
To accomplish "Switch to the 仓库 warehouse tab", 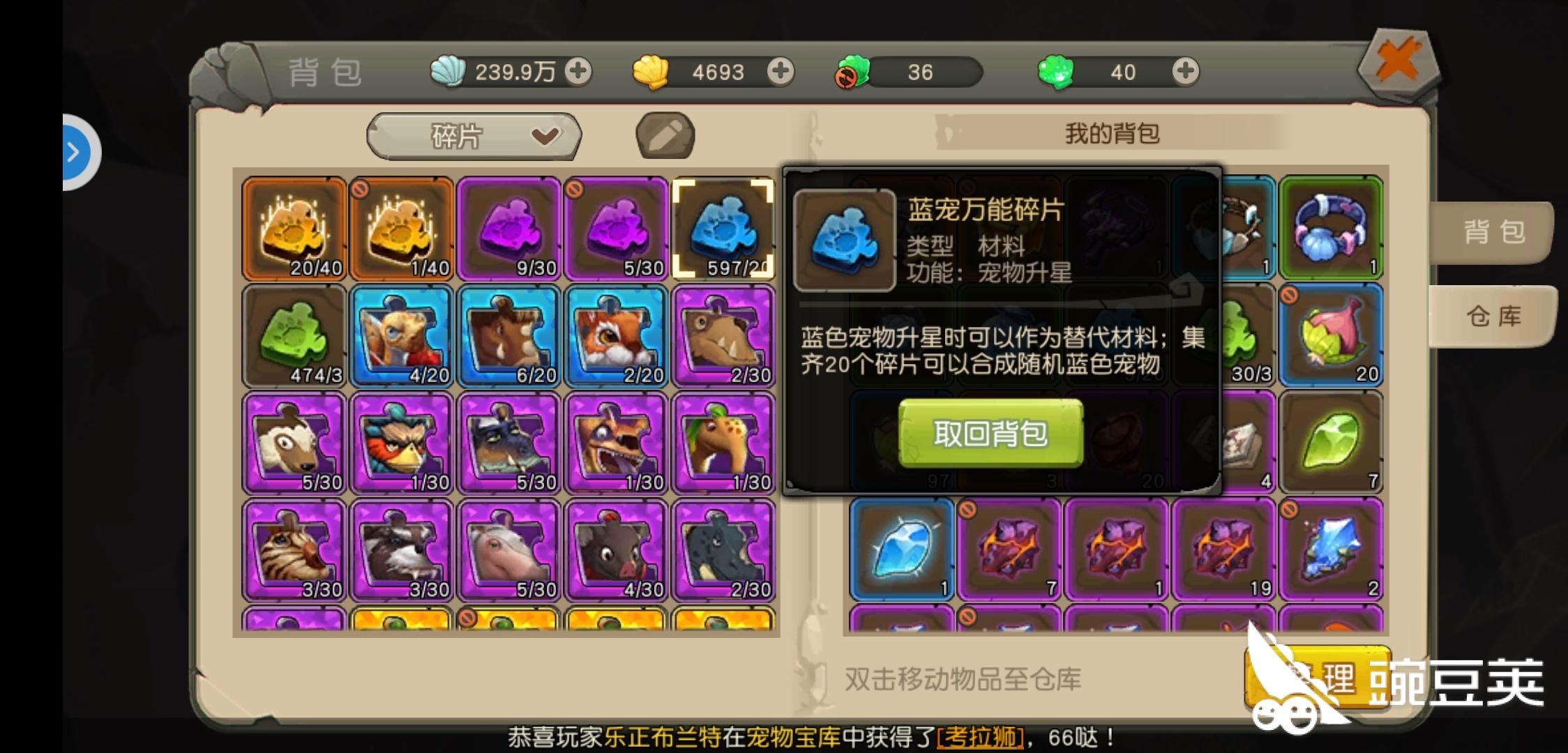I will (1493, 316).
